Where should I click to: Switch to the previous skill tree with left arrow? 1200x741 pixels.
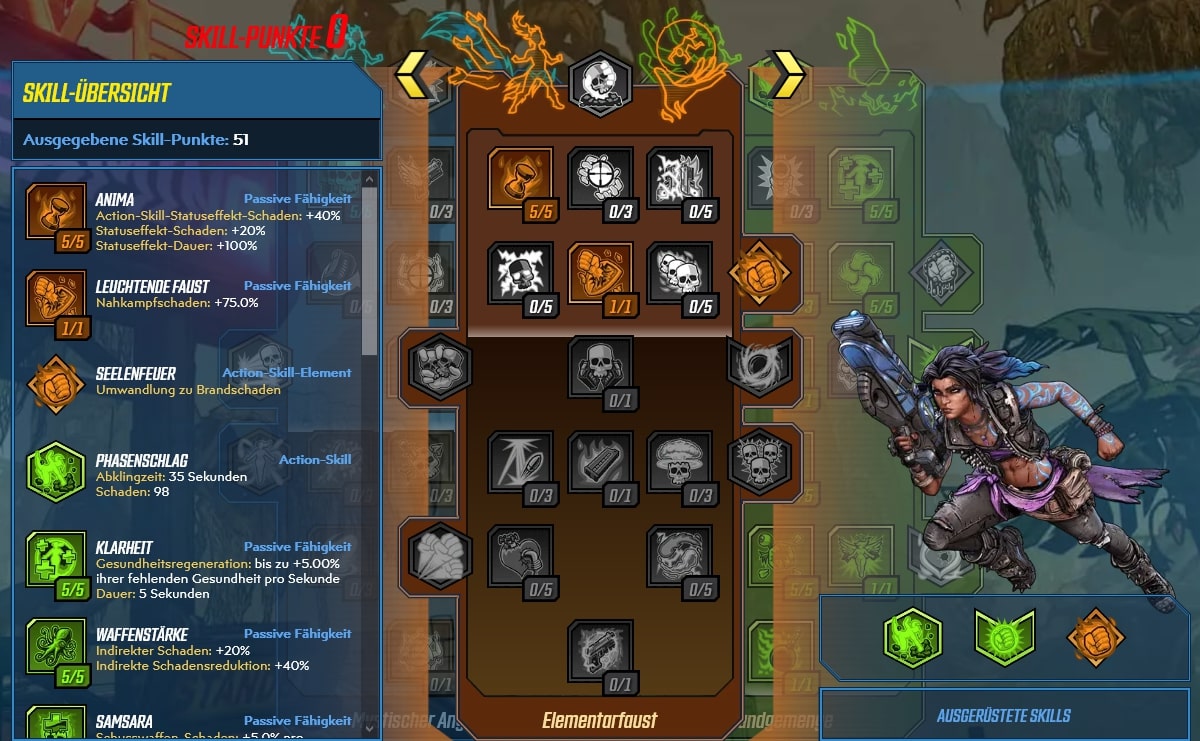pos(415,72)
